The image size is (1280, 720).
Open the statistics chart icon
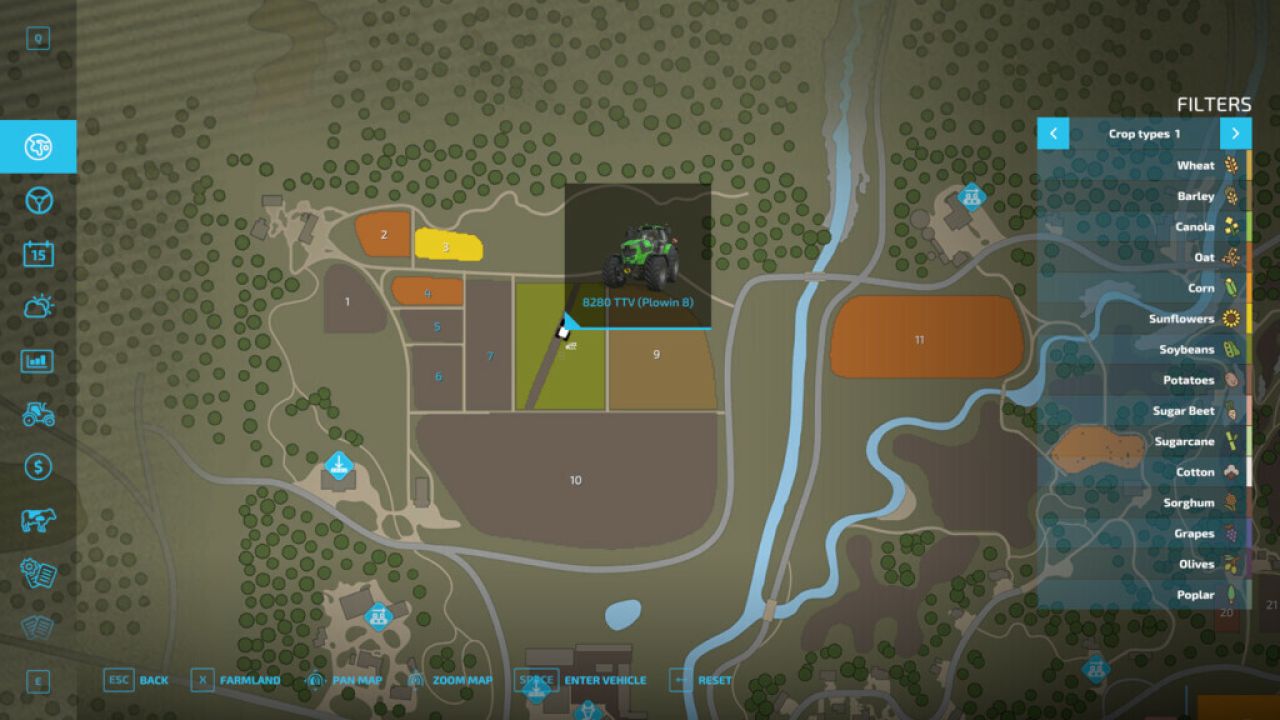[37, 358]
